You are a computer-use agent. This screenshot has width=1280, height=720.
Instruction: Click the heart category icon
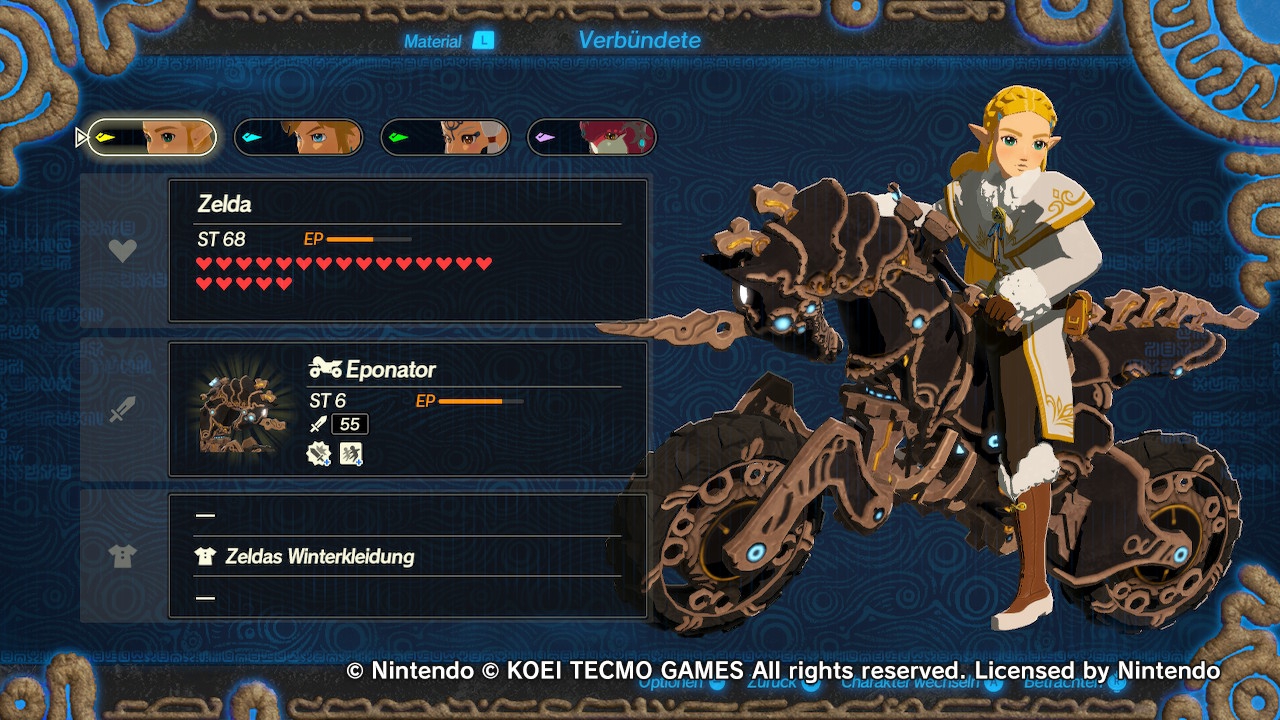coord(123,251)
